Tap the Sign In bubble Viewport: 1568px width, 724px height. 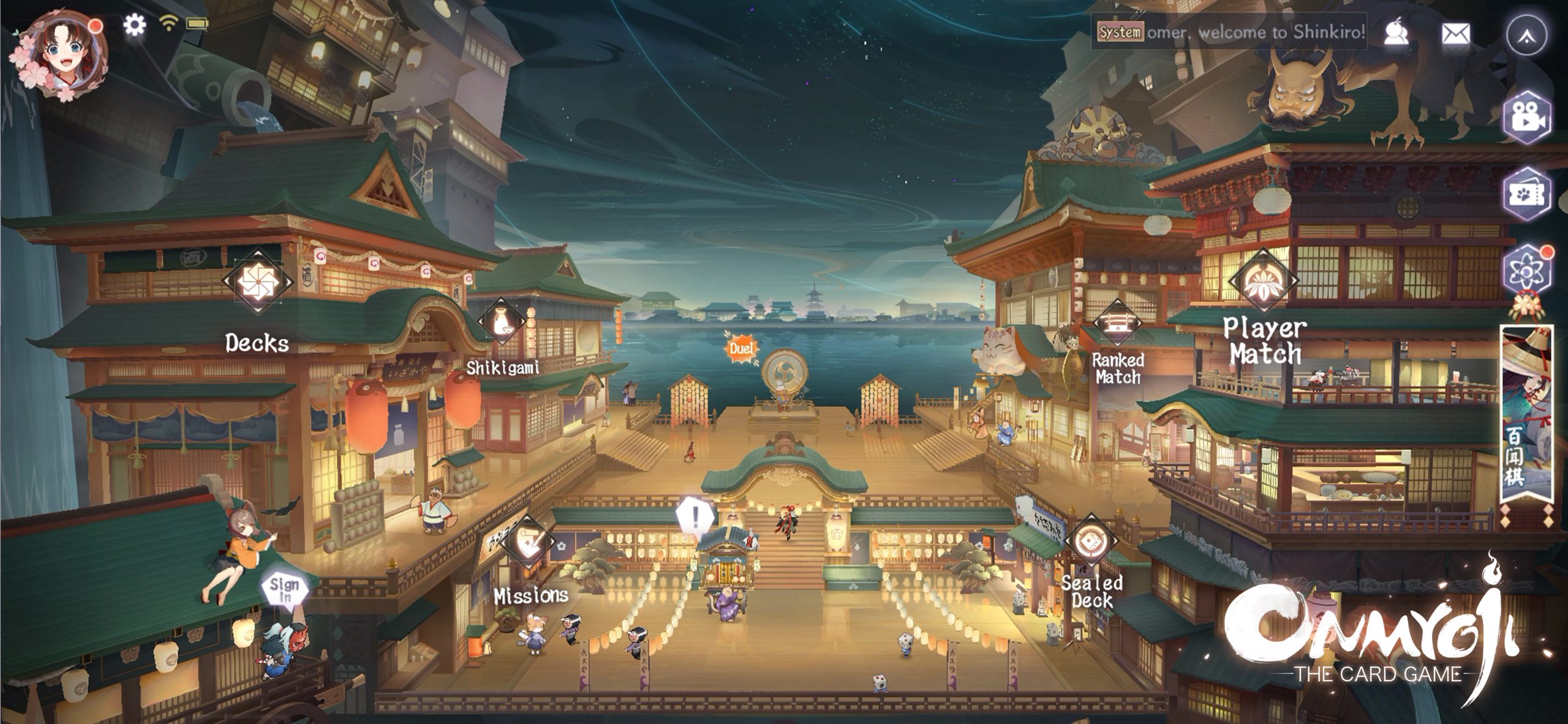point(285,589)
